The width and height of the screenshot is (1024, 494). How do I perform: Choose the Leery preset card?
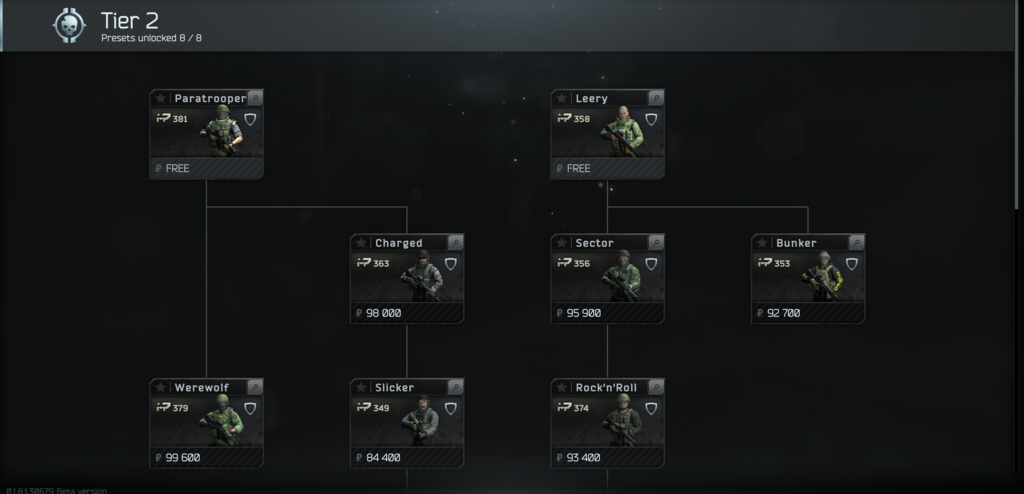pos(607,135)
